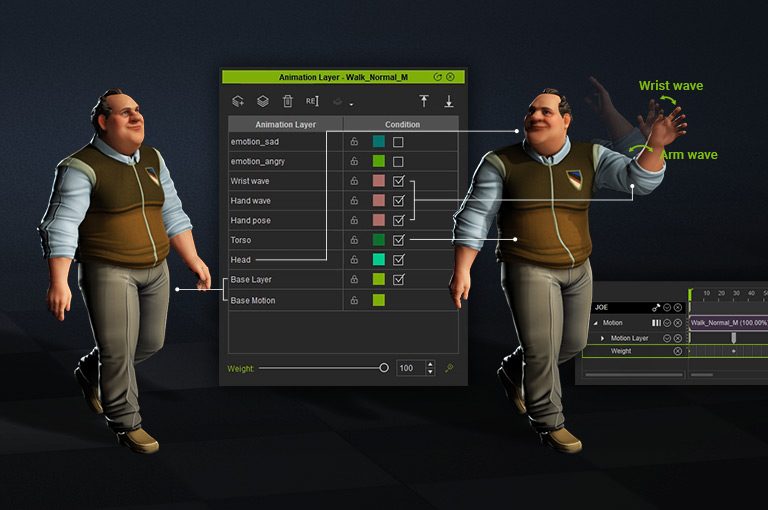Click the Weight slider handle
The height and width of the screenshot is (510, 768).
click(x=384, y=368)
